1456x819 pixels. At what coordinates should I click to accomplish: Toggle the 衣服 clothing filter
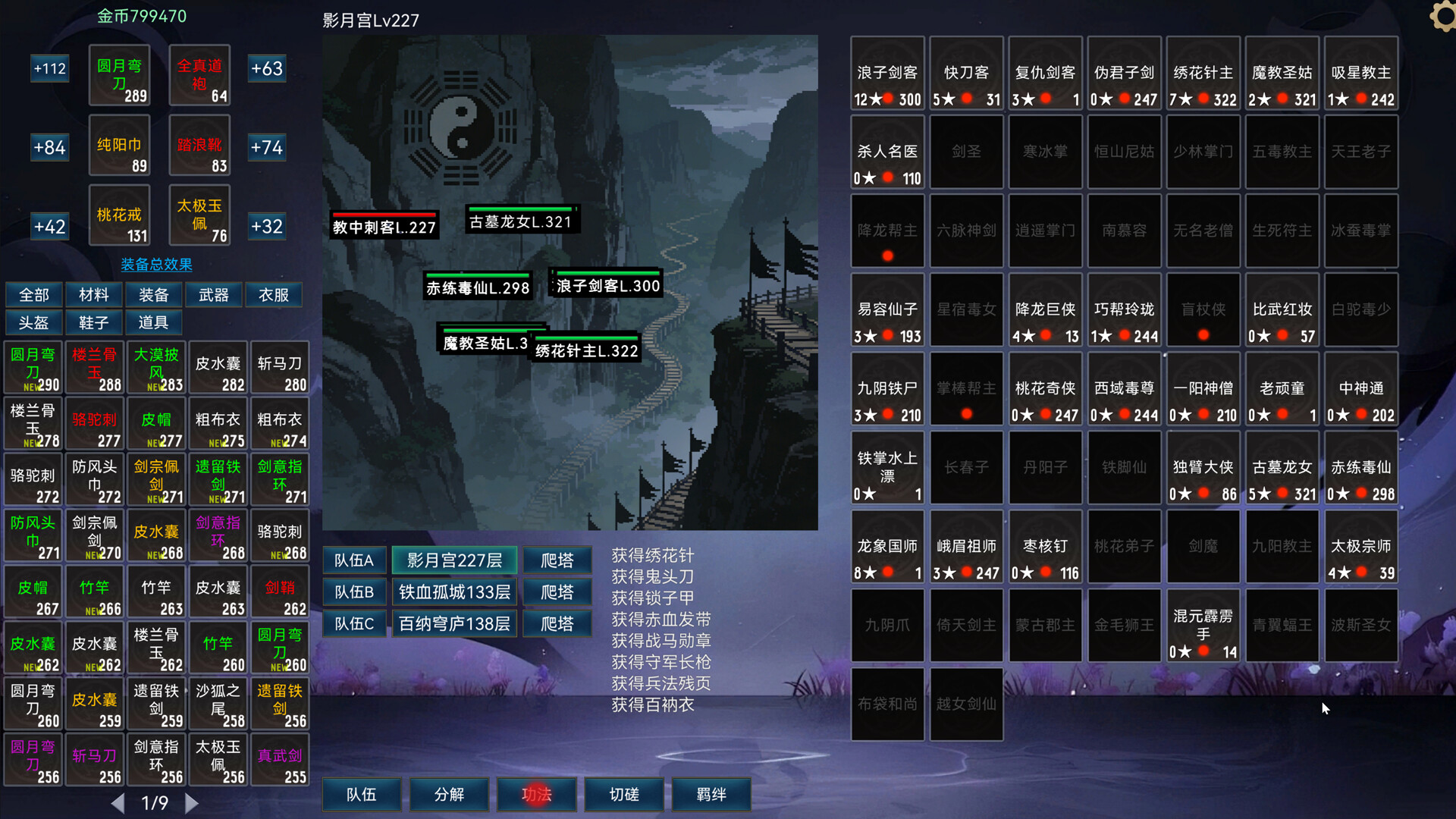pyautogui.click(x=274, y=295)
